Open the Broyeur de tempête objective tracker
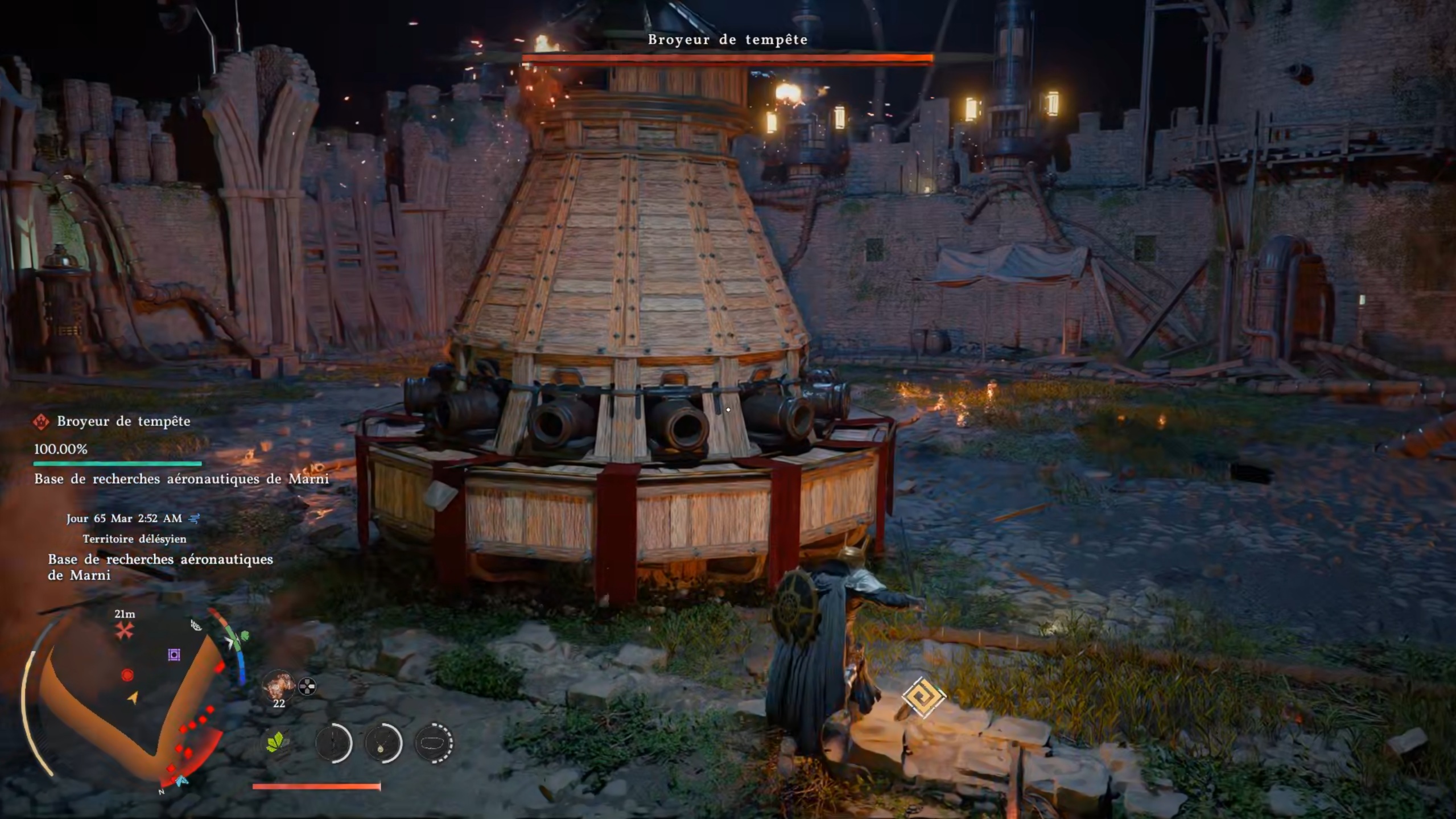The height and width of the screenshot is (819, 1456). pos(123,422)
